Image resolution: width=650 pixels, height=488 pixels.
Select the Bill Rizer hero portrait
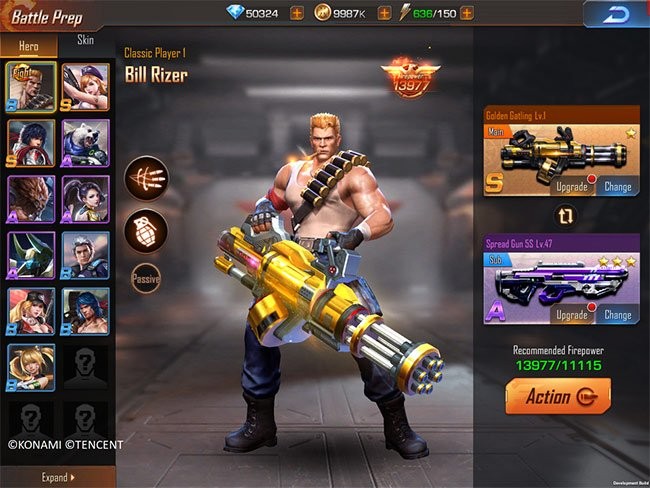[x=31, y=87]
